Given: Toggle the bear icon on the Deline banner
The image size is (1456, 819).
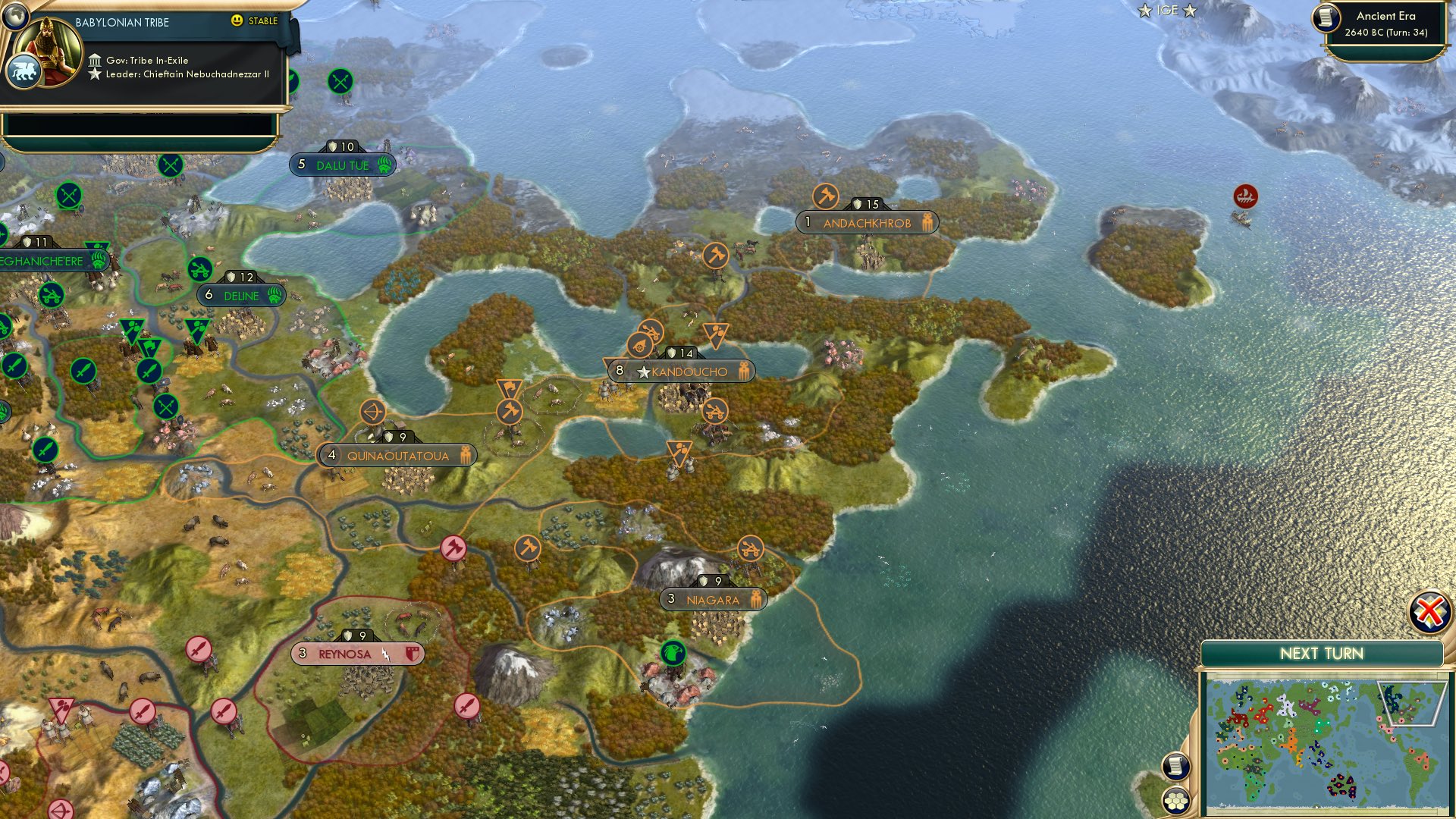Looking at the screenshot, I should tap(273, 297).
